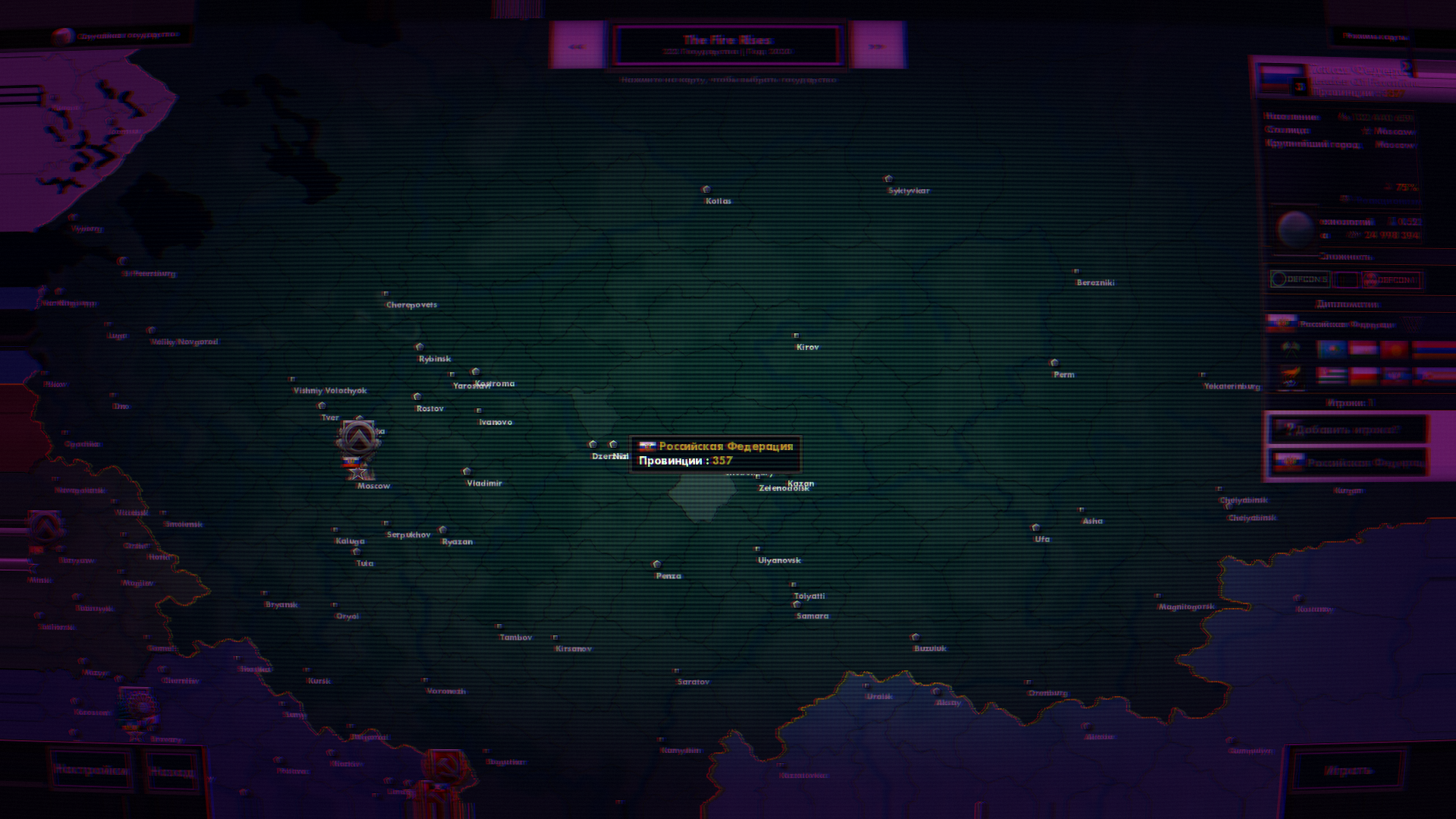The width and height of the screenshot is (1456, 819).
Task: Set difficulty to DEFCON 5
Action: click(1300, 279)
